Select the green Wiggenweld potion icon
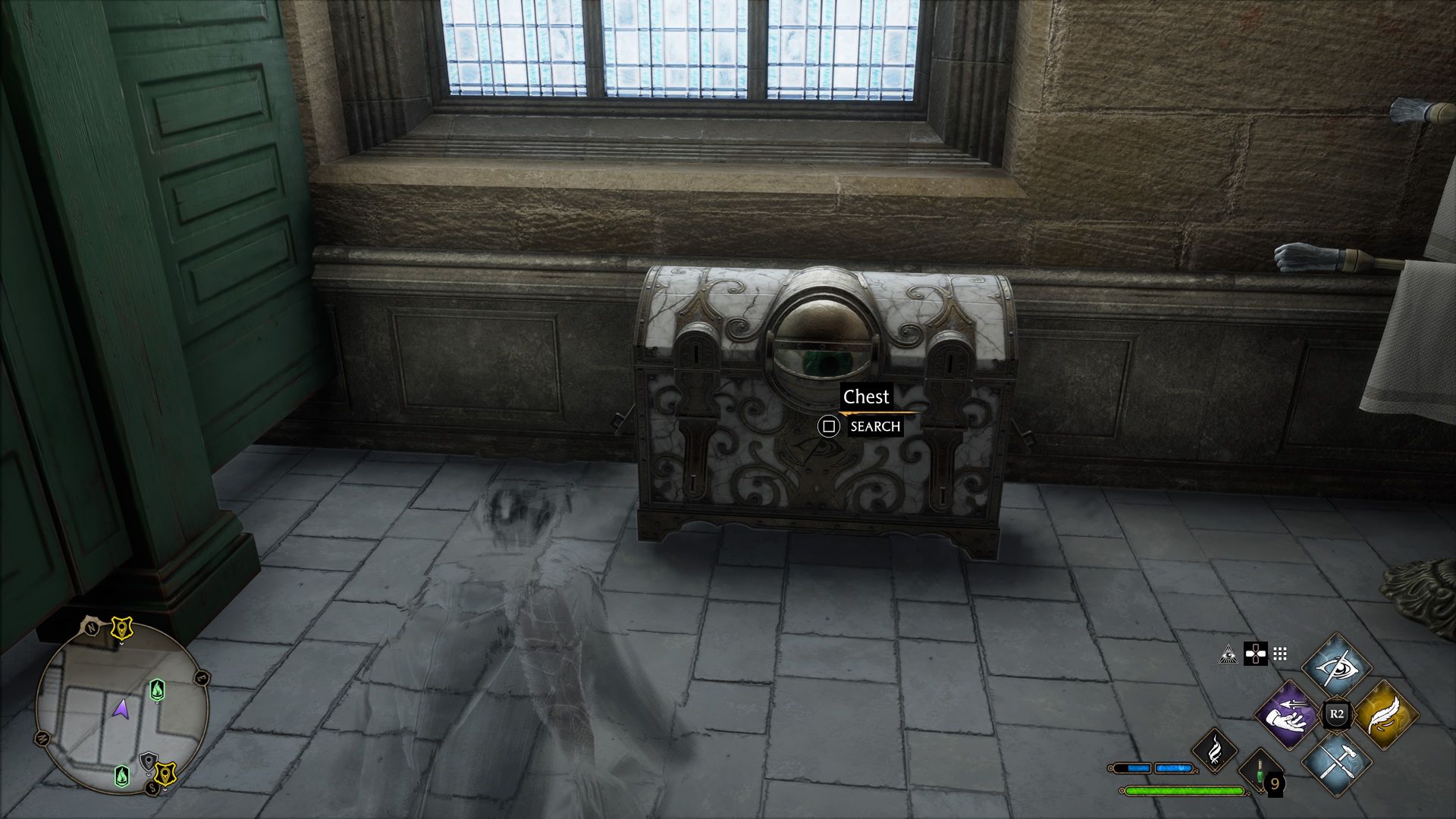This screenshot has width=1456, height=819. [1259, 773]
